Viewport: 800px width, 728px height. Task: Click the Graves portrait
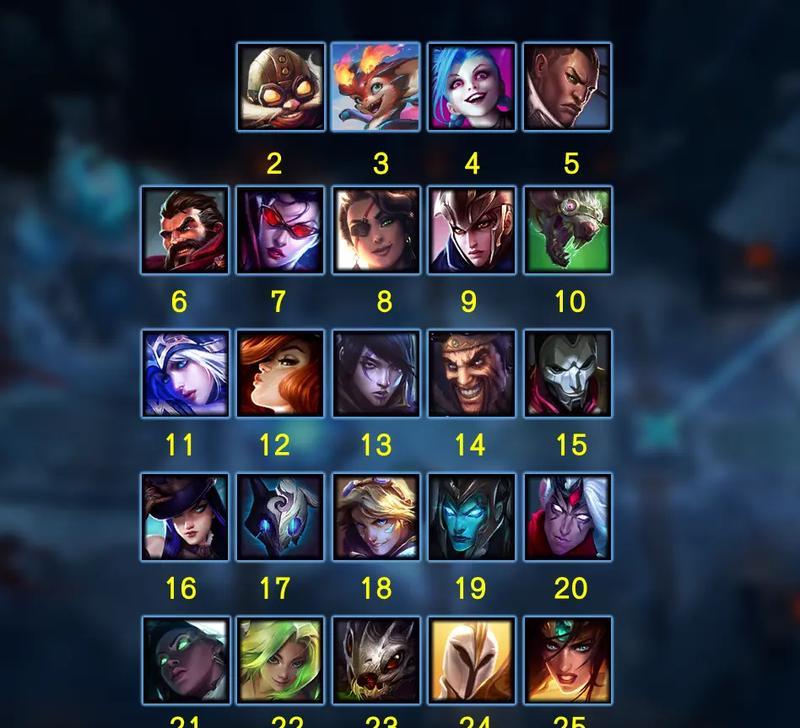(185, 230)
